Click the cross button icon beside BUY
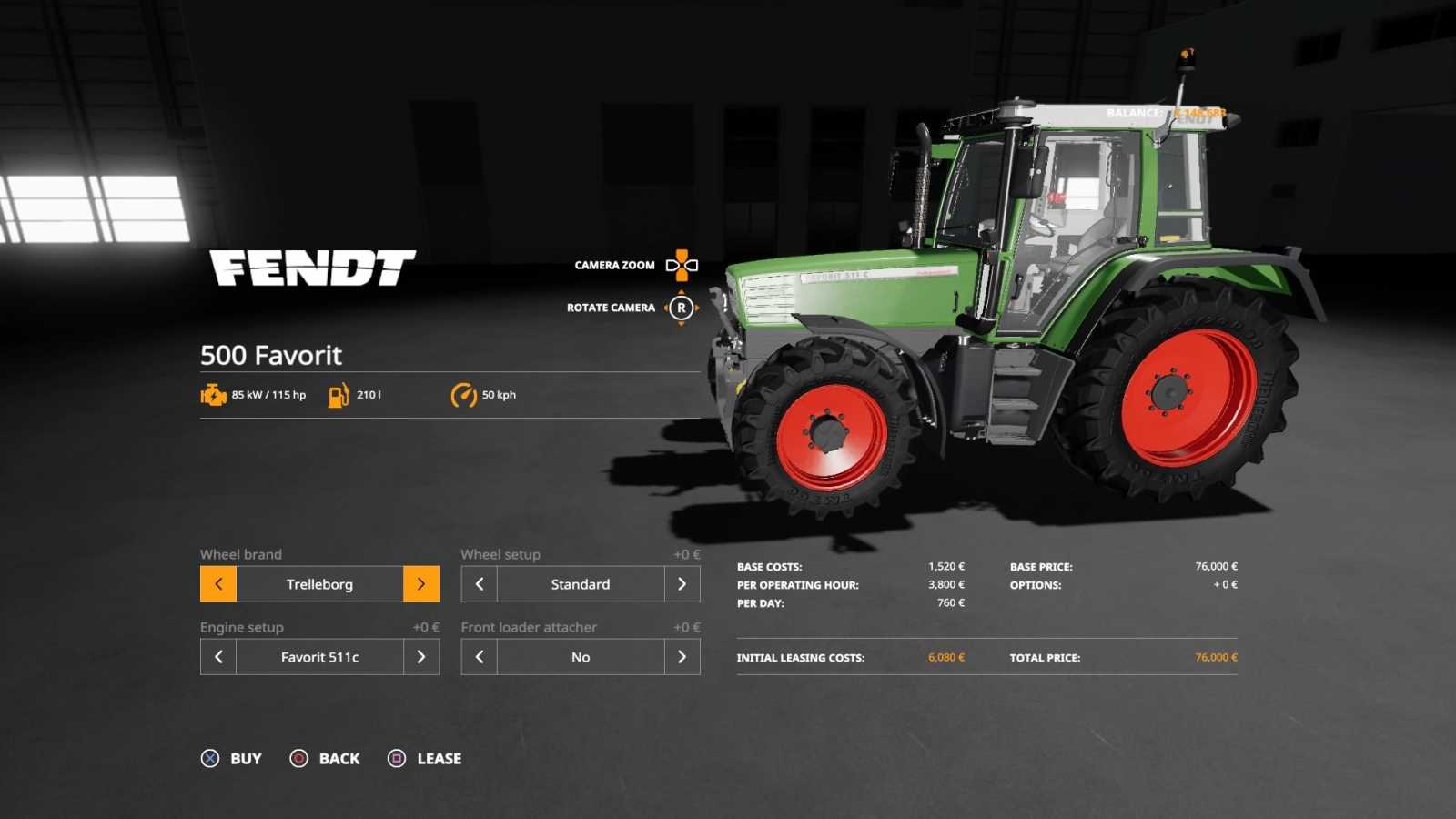 tap(211, 758)
